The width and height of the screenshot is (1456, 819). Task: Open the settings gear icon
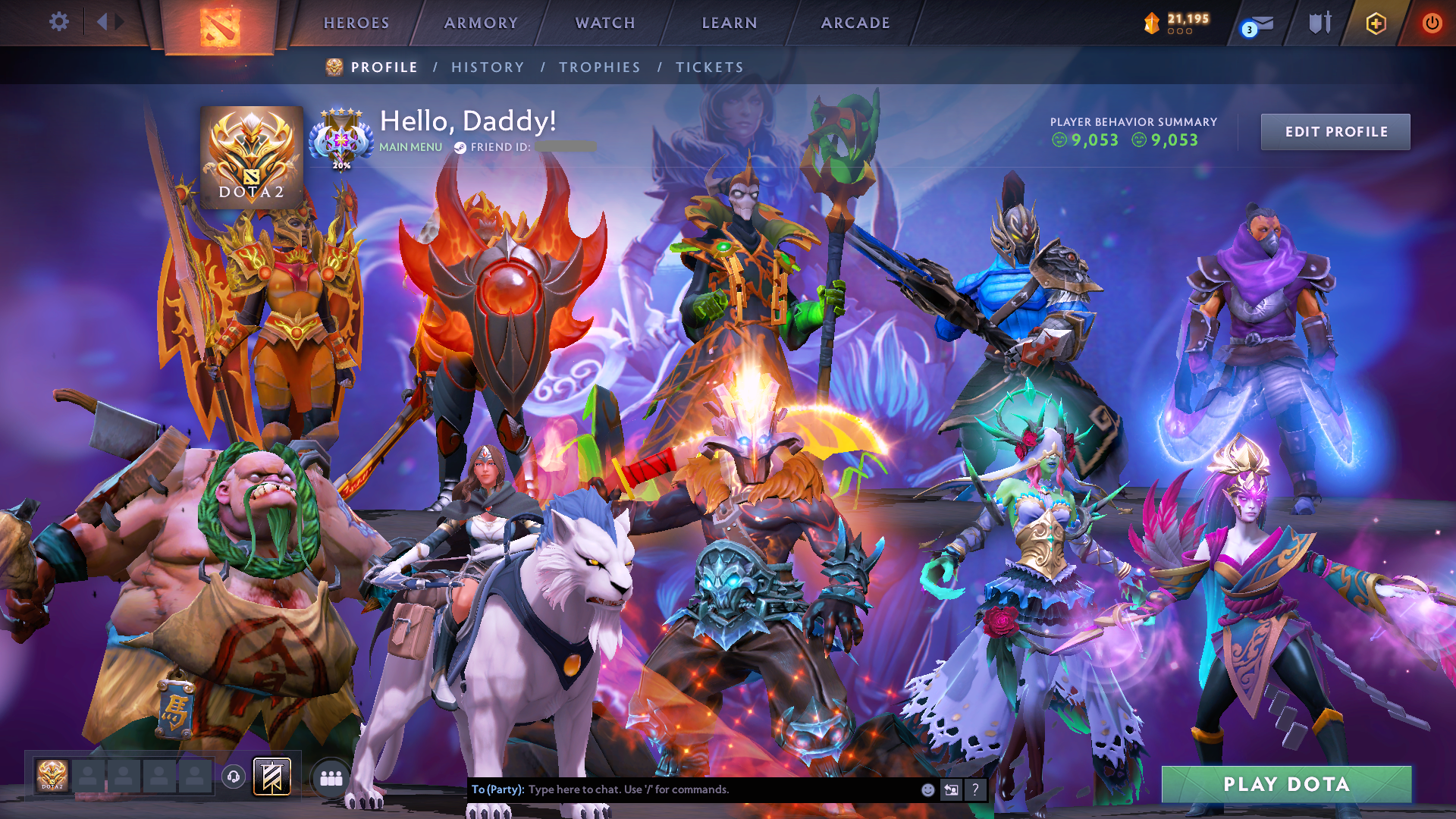click(59, 22)
